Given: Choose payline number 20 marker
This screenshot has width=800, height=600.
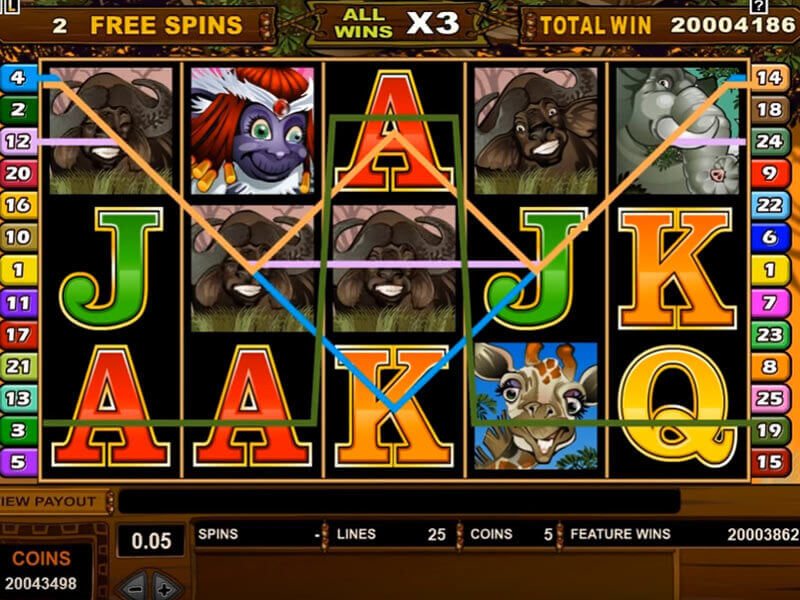Looking at the screenshot, I should [18, 173].
